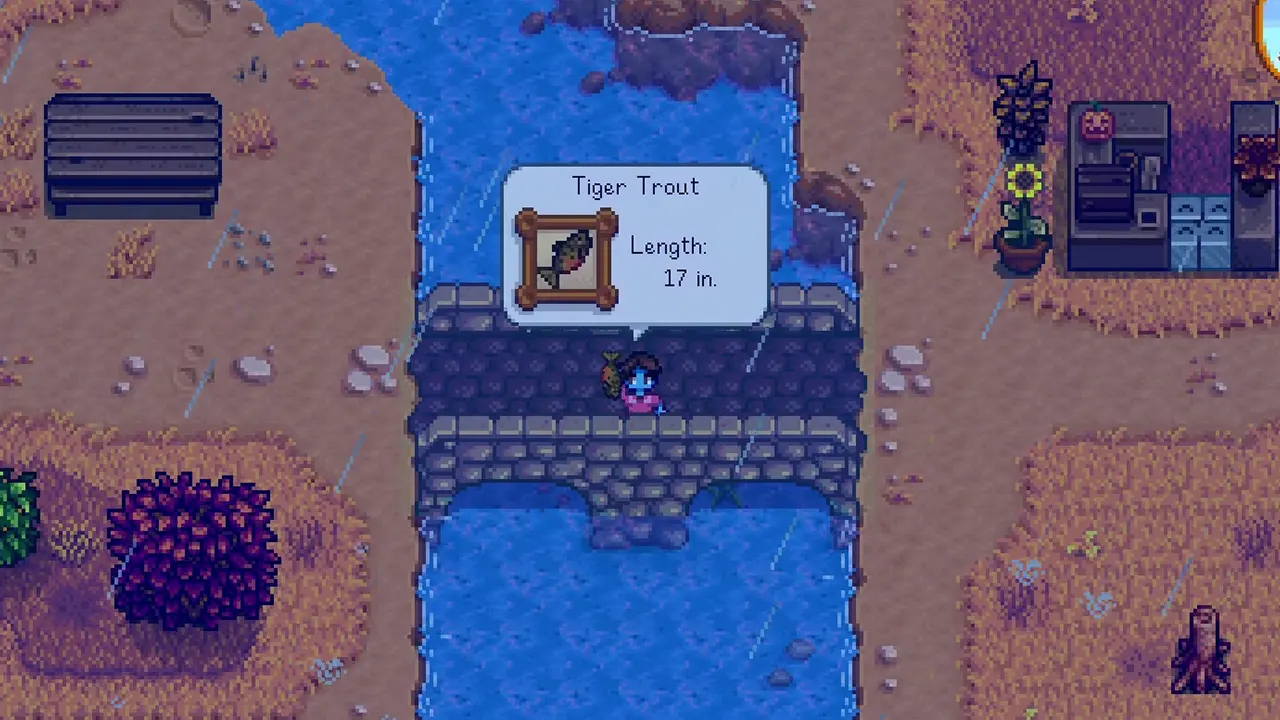Click the framed Tiger Trout fish portrait
The width and height of the screenshot is (1280, 720).
tap(566, 256)
